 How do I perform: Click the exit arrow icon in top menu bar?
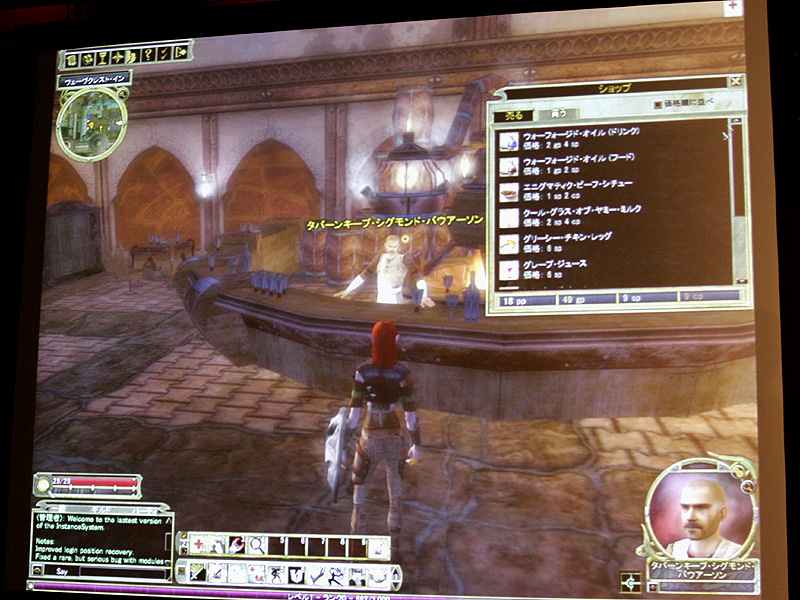pyautogui.click(x=180, y=55)
